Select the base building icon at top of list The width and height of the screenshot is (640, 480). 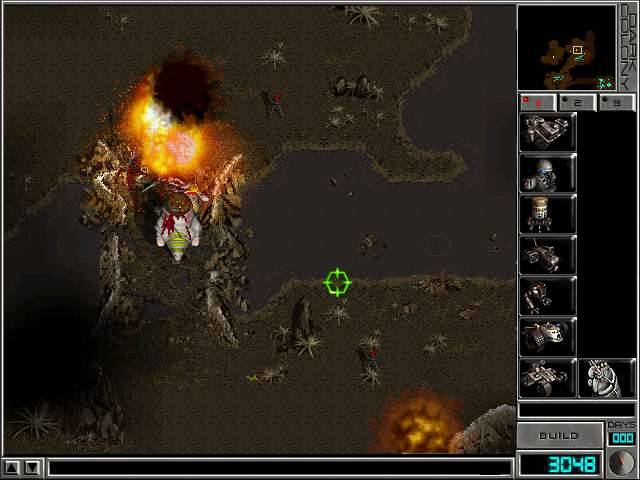tap(547, 132)
